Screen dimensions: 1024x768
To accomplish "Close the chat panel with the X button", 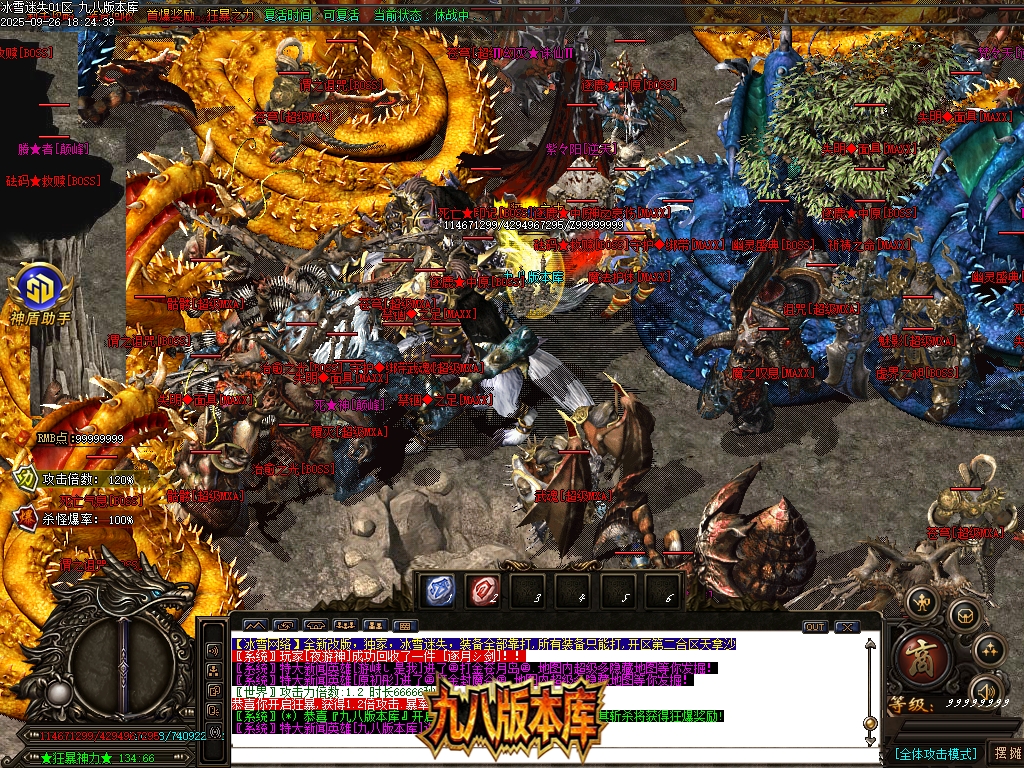I will click(848, 627).
